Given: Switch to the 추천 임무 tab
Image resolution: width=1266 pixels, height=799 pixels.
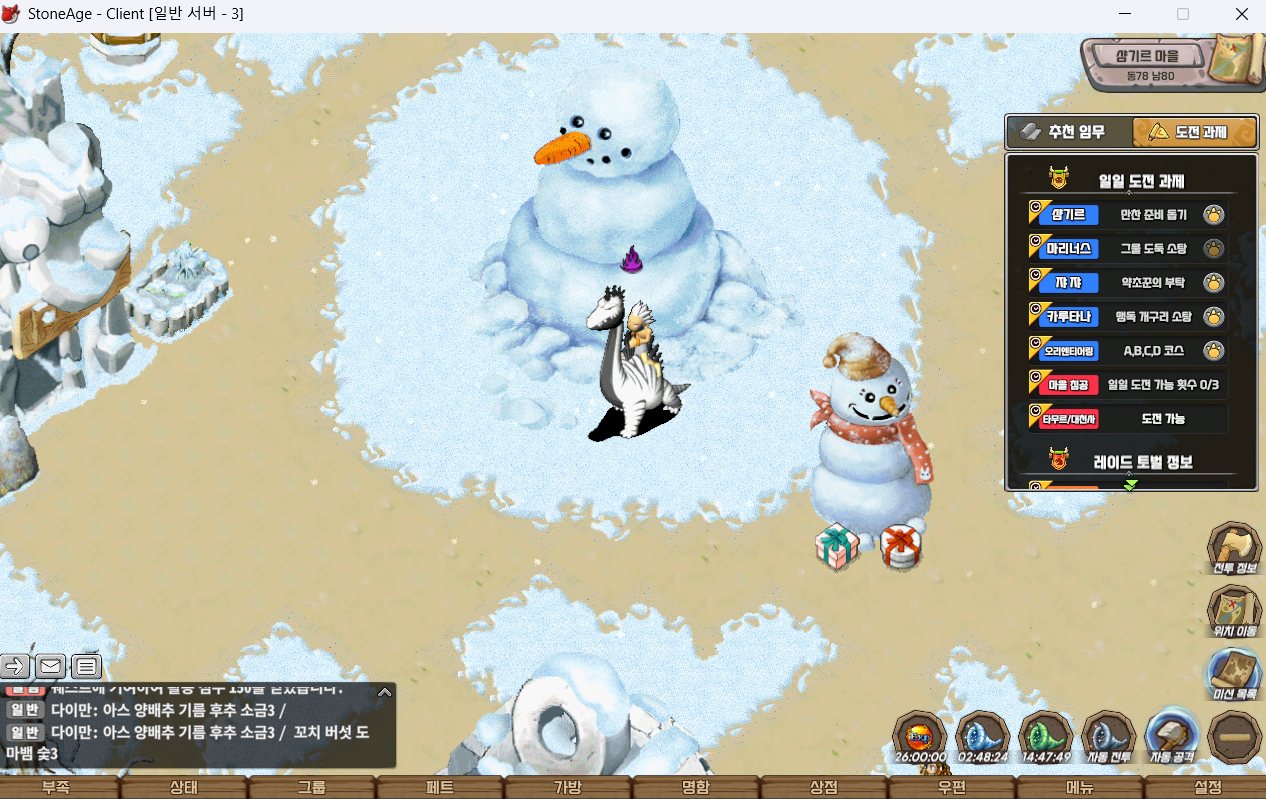Looking at the screenshot, I should coord(1069,132).
